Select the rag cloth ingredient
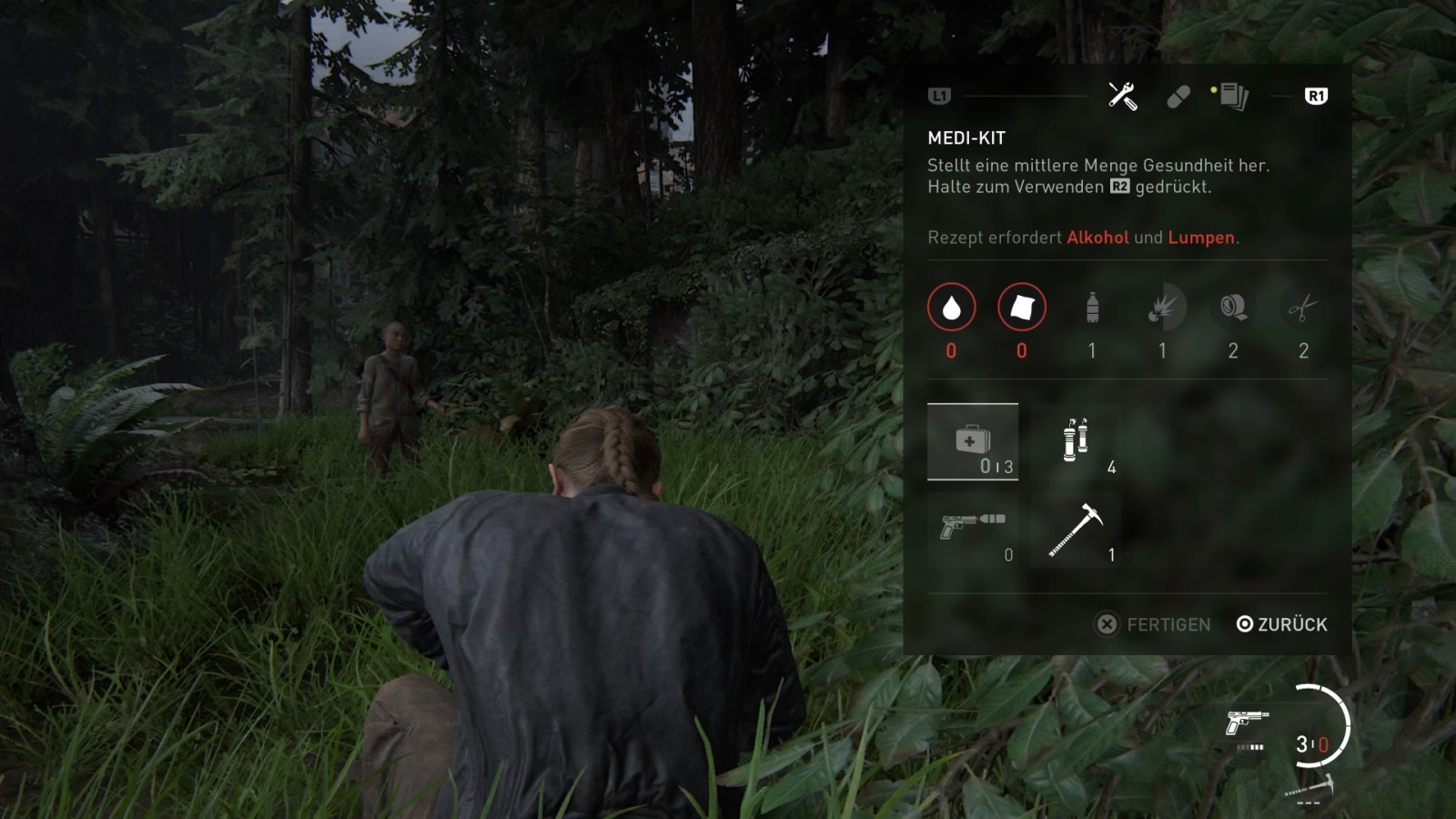This screenshot has width=1456, height=819. coord(1021,308)
